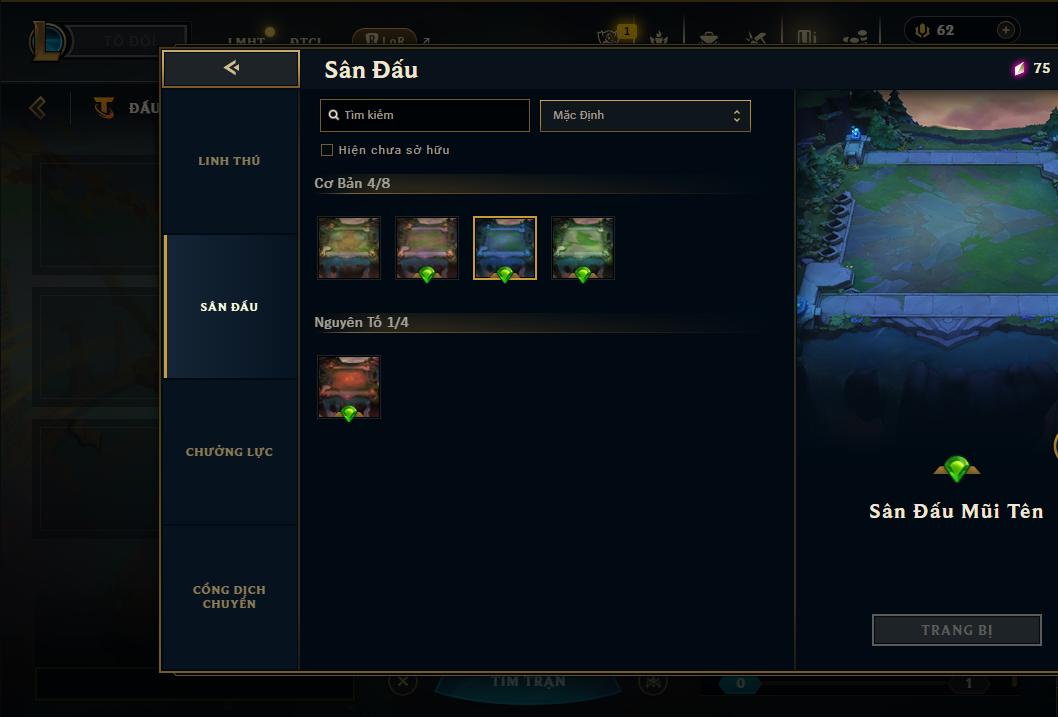Click the Tìm kiếm search field

[x=425, y=115]
